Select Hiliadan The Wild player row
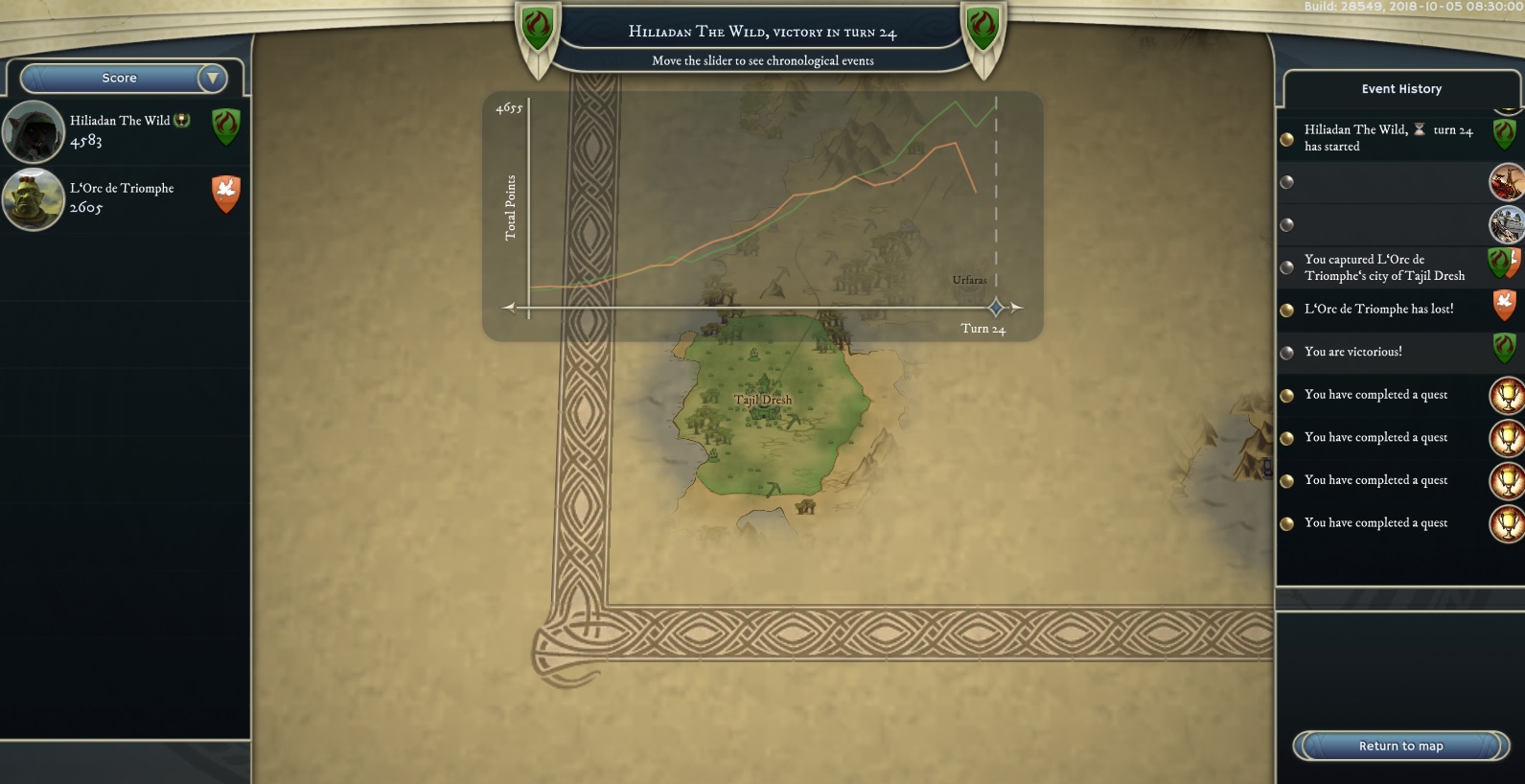1525x784 pixels. coord(125,131)
